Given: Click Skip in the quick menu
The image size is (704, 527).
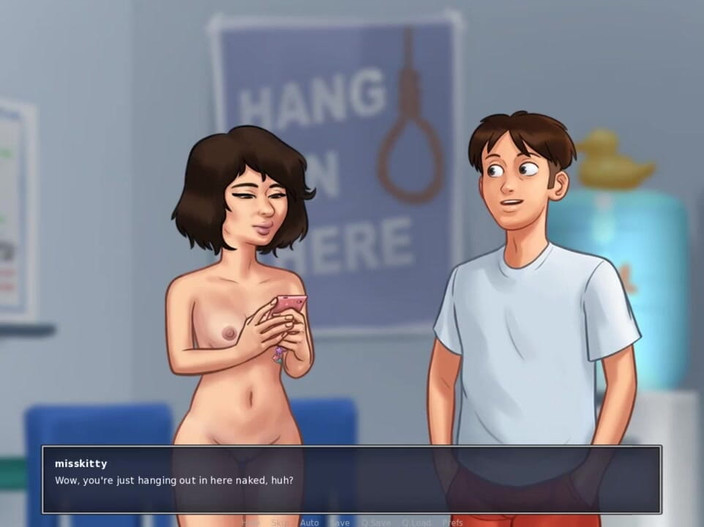Looking at the screenshot, I should point(278,522).
